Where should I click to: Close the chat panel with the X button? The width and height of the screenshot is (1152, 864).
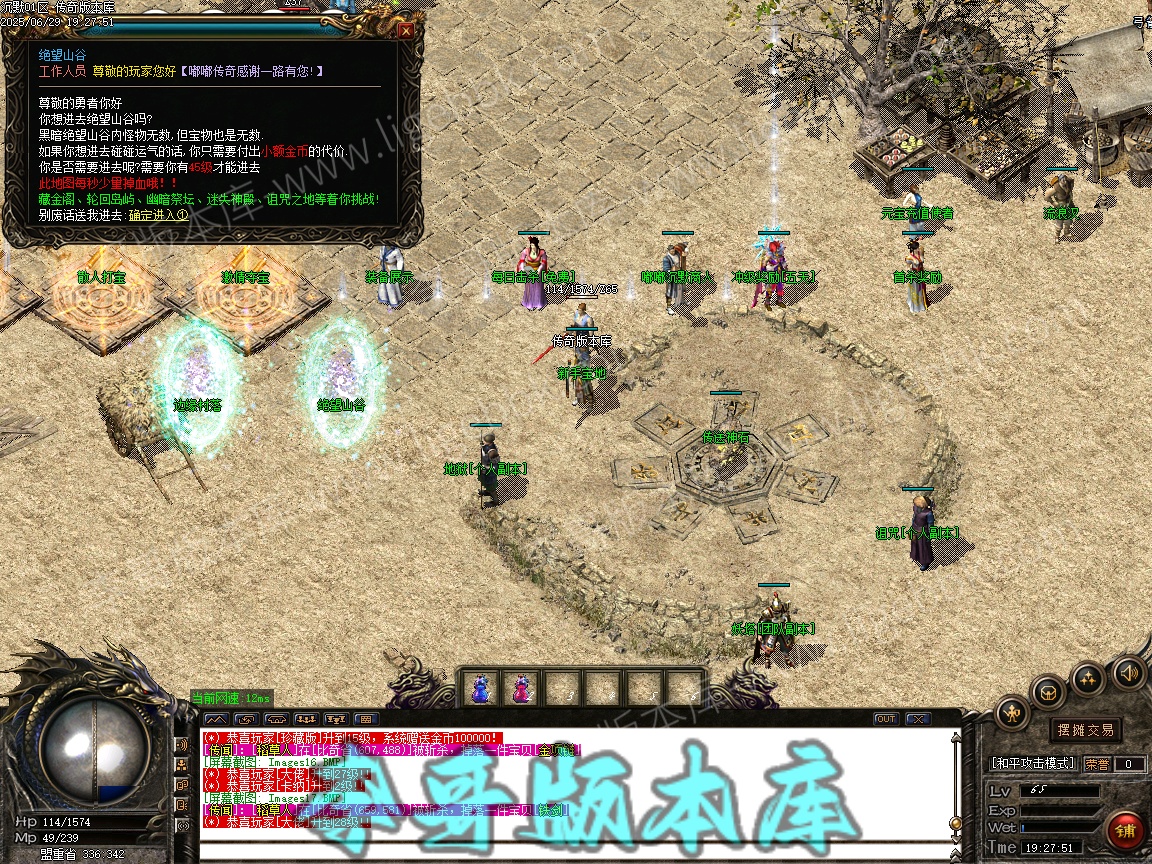click(x=917, y=719)
